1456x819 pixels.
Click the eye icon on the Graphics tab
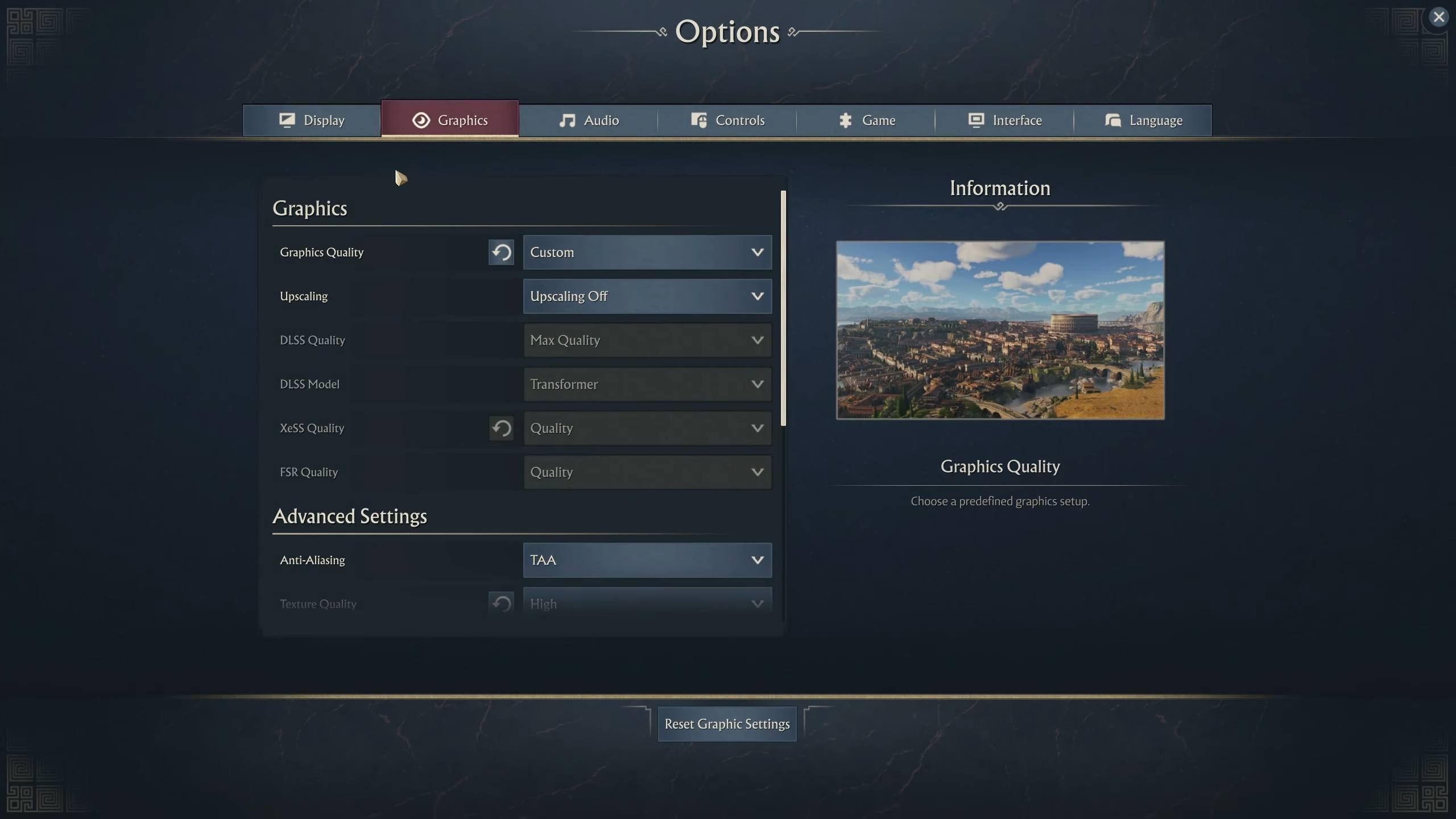[421, 120]
